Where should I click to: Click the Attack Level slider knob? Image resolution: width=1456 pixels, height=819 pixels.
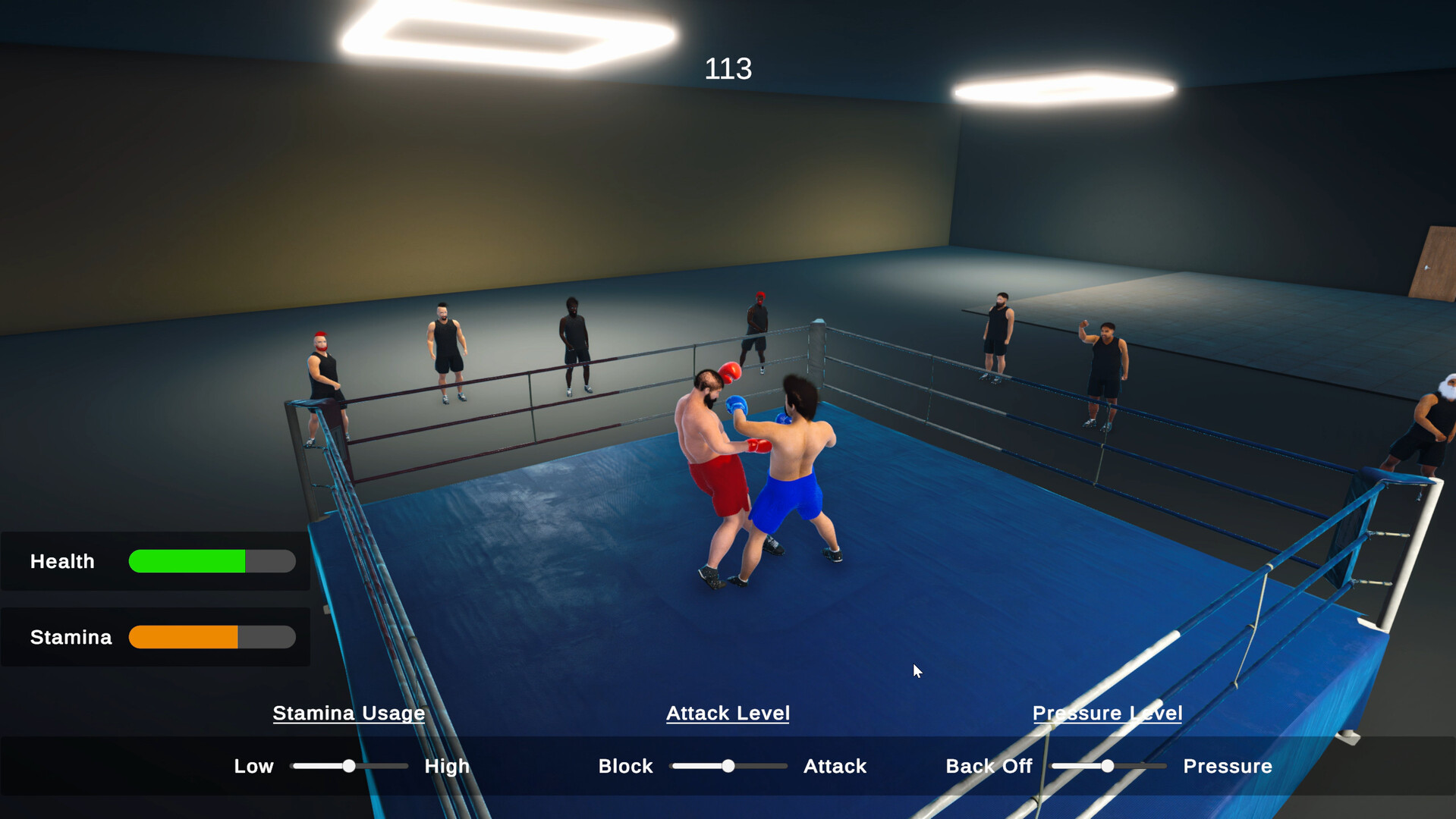point(729,766)
